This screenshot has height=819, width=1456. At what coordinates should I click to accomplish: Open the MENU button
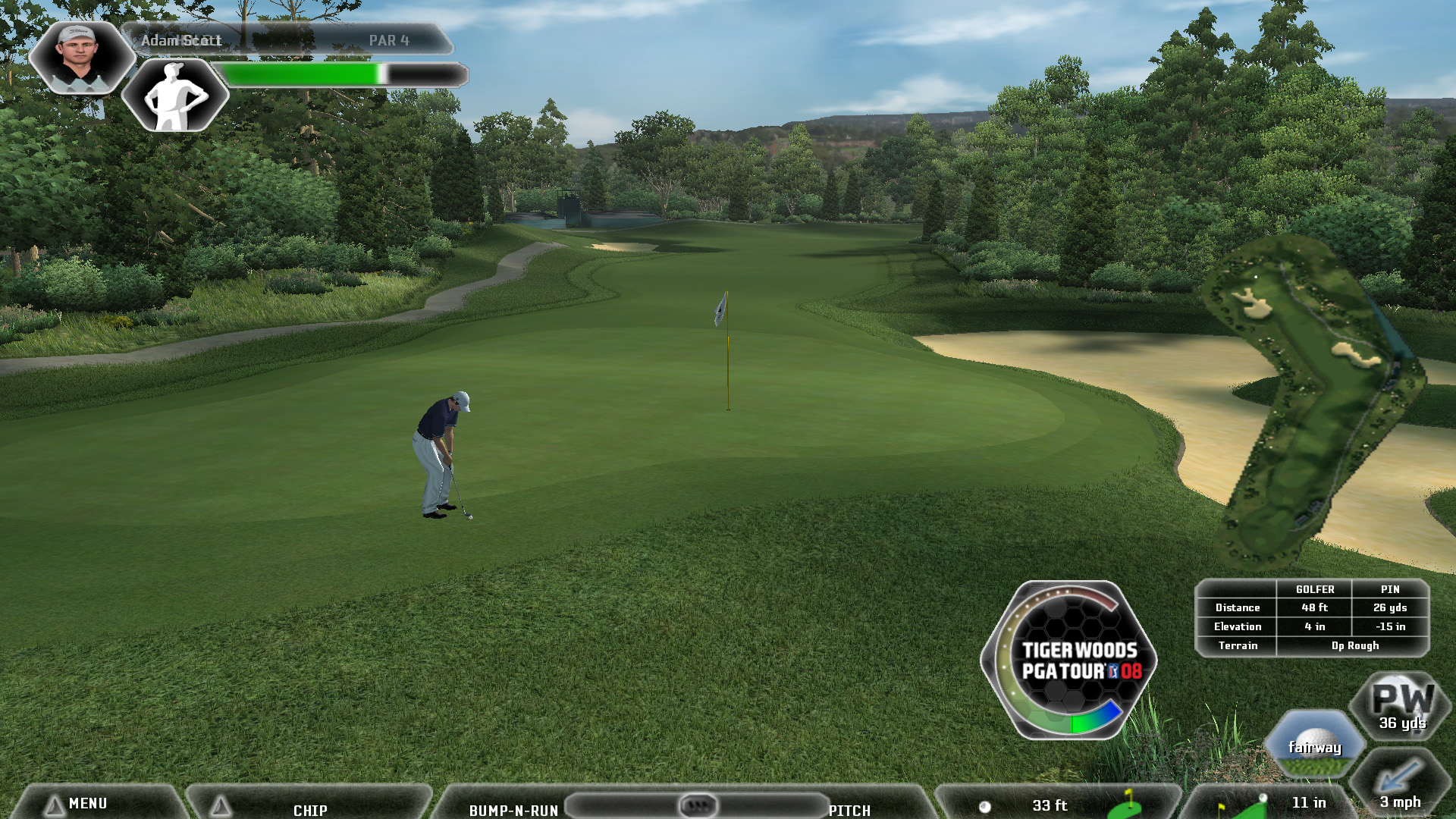point(87,804)
